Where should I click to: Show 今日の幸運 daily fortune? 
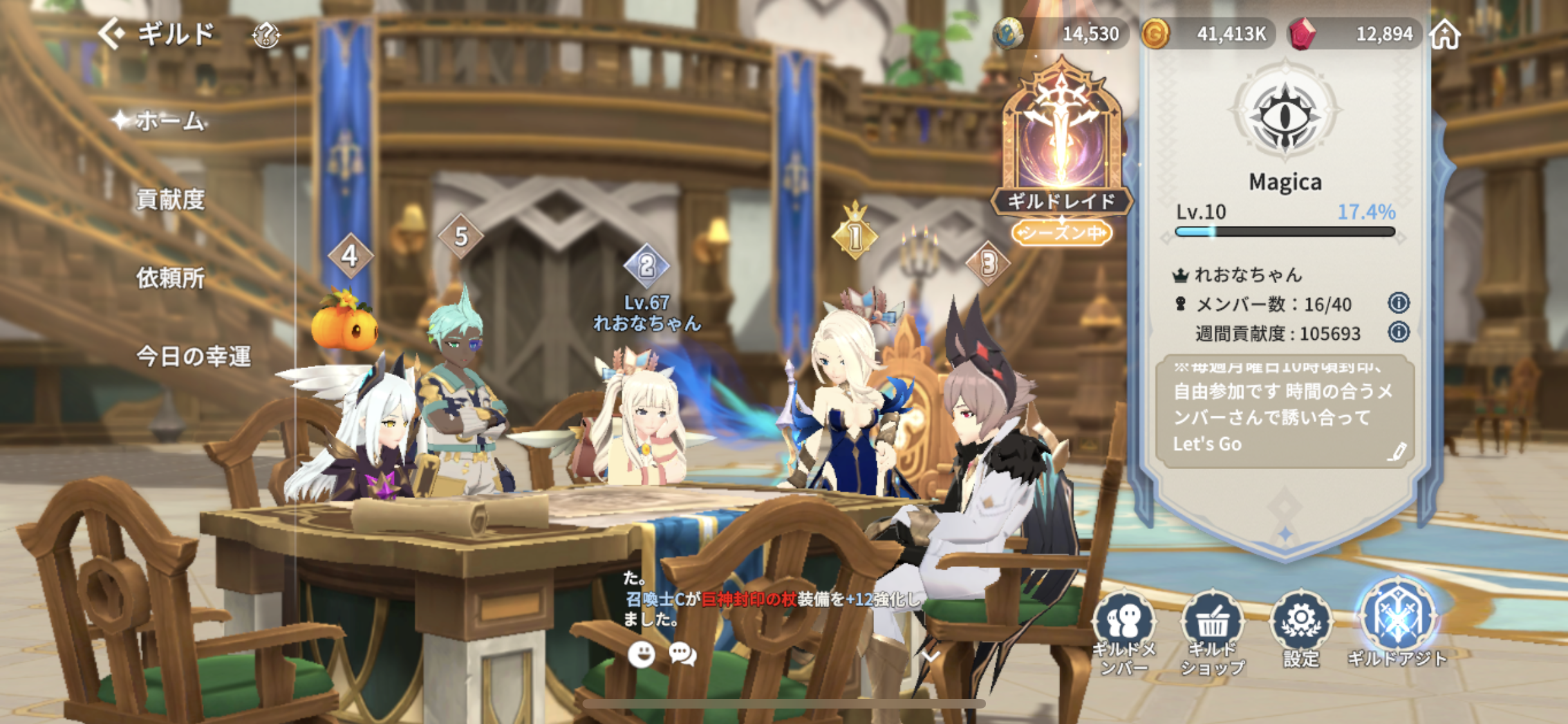pos(193,357)
